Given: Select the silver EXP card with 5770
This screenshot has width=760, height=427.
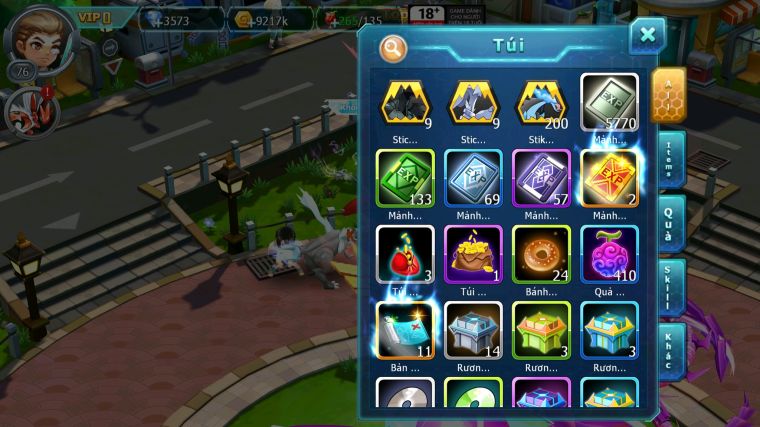Looking at the screenshot, I should 609,102.
